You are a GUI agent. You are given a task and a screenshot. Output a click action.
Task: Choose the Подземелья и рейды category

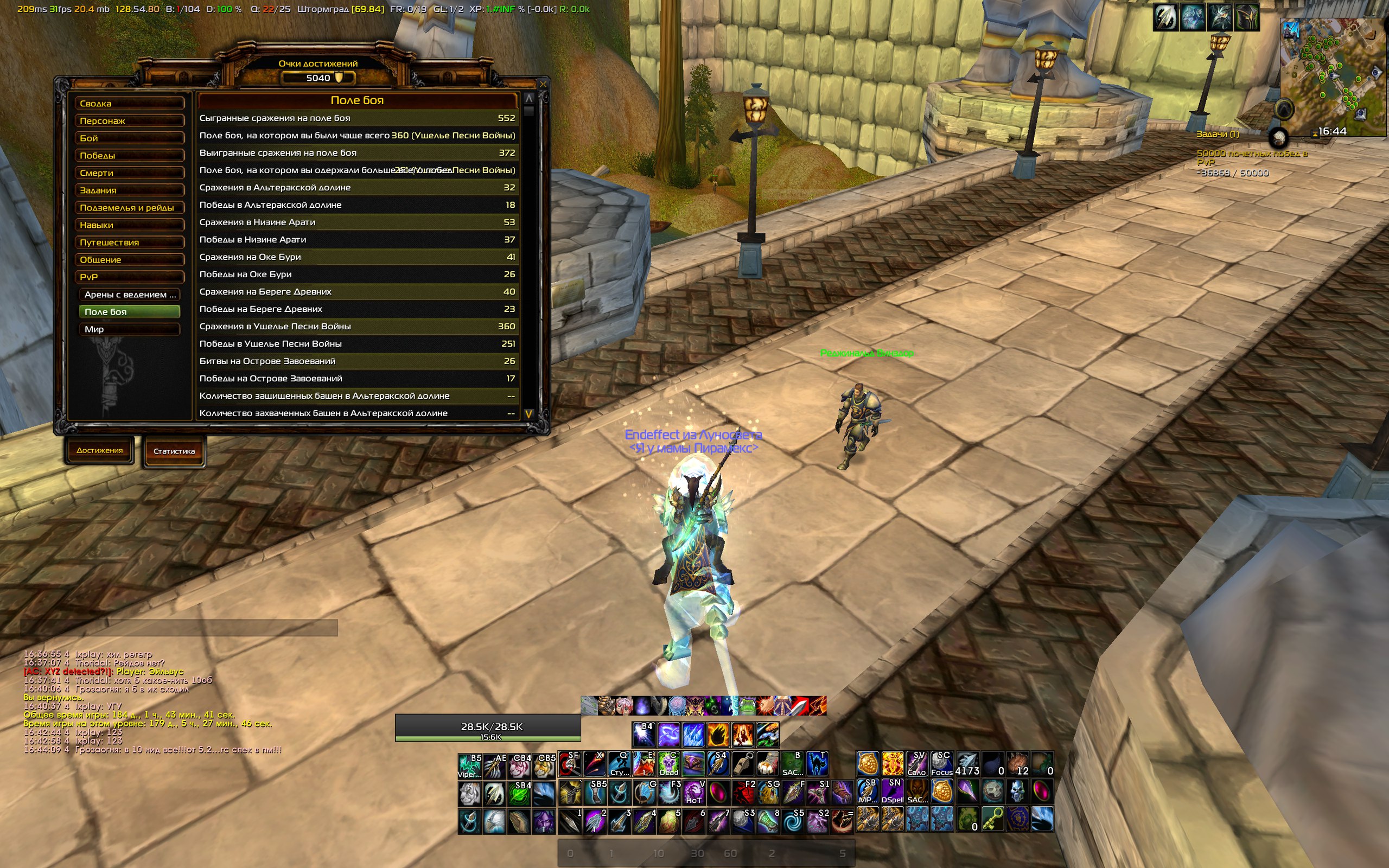click(x=129, y=207)
